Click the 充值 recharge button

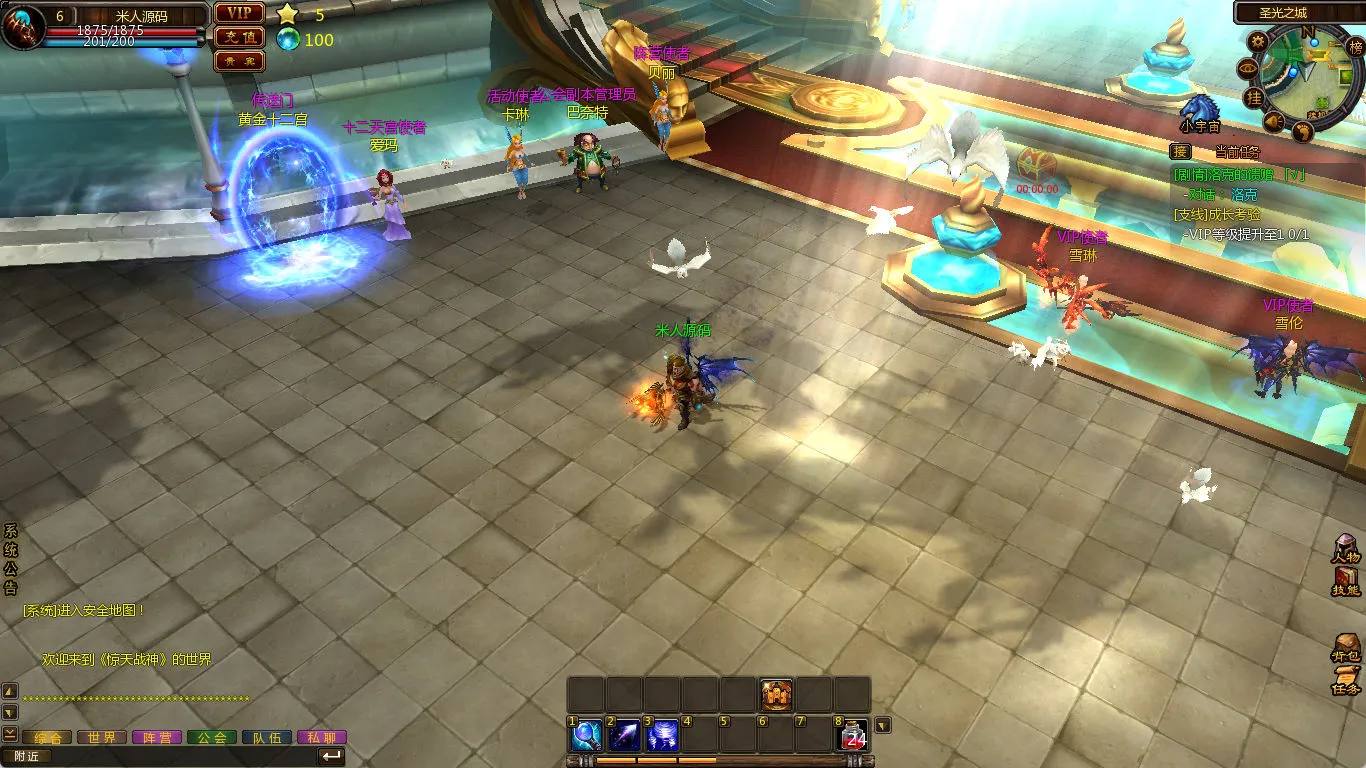pyautogui.click(x=239, y=37)
